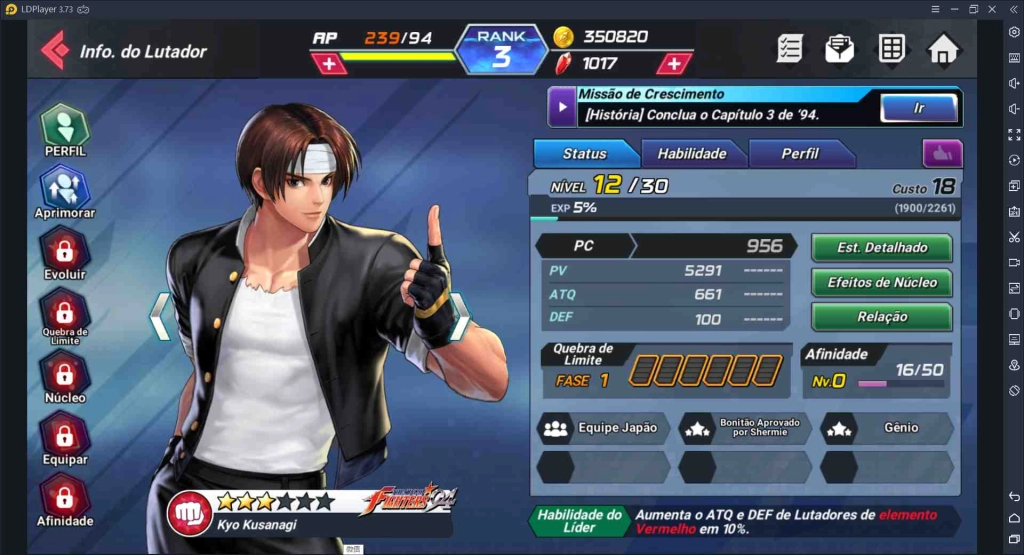Open Est. Detalhado stats
Viewport: 1024px width, 555px height.
(x=881, y=247)
